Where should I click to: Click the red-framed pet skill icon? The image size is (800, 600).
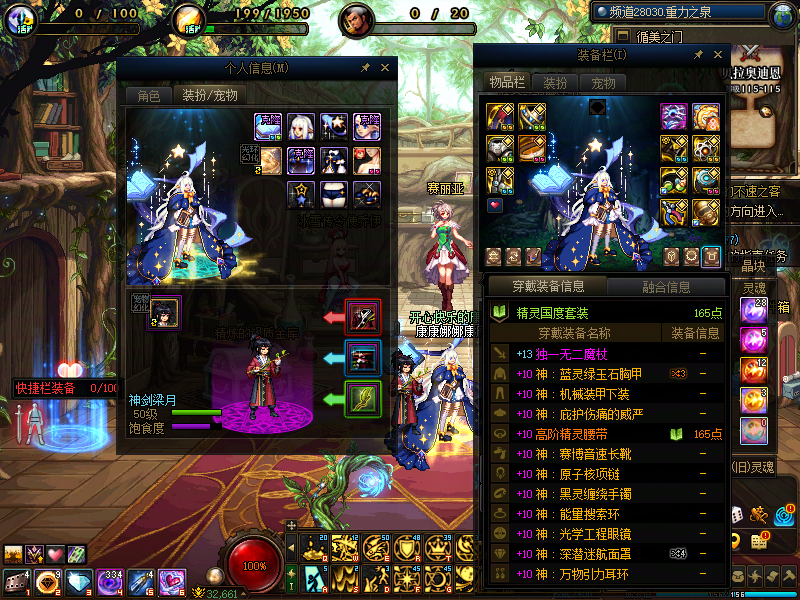362,317
